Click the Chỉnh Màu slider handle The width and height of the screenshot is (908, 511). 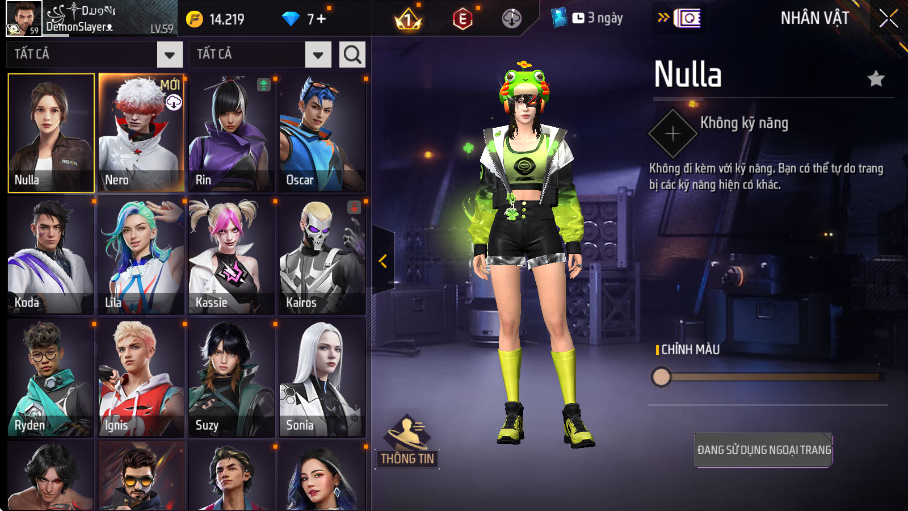tap(661, 377)
